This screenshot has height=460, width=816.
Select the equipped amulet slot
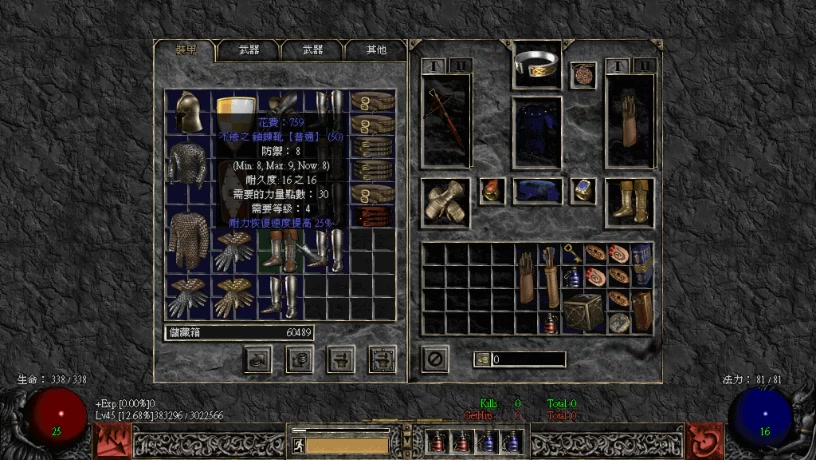point(583,74)
